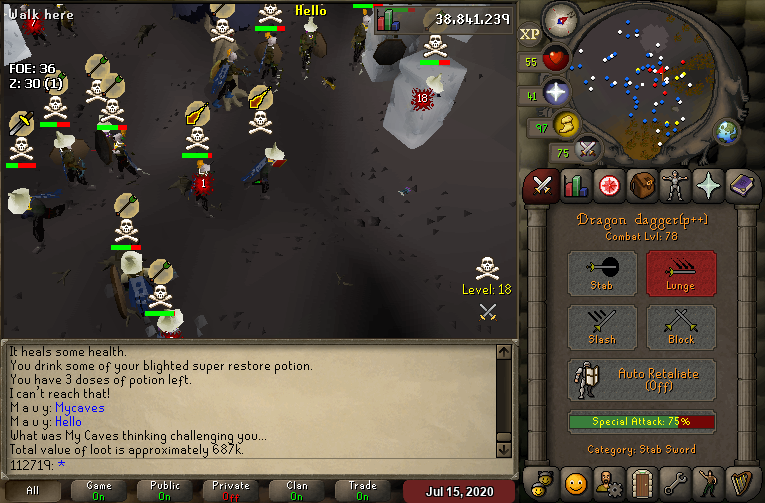Activate the Special Attack bar

tap(642, 421)
